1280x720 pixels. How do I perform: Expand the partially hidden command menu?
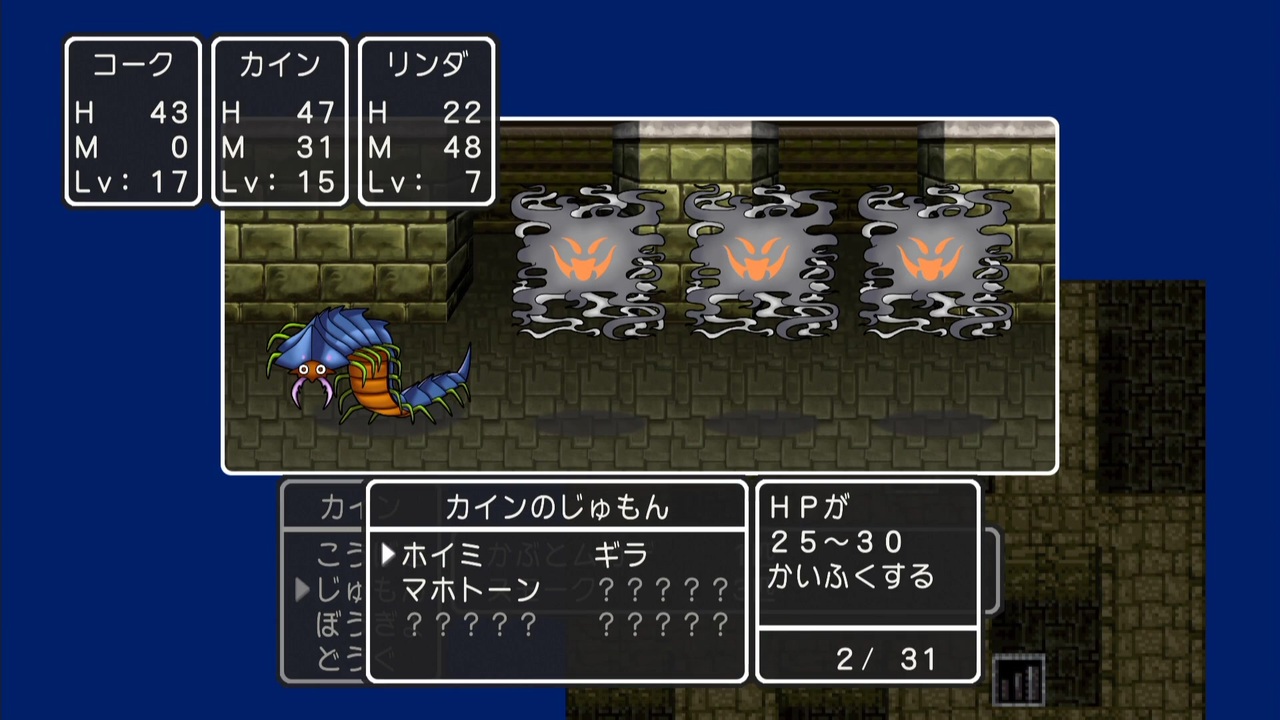click(330, 590)
